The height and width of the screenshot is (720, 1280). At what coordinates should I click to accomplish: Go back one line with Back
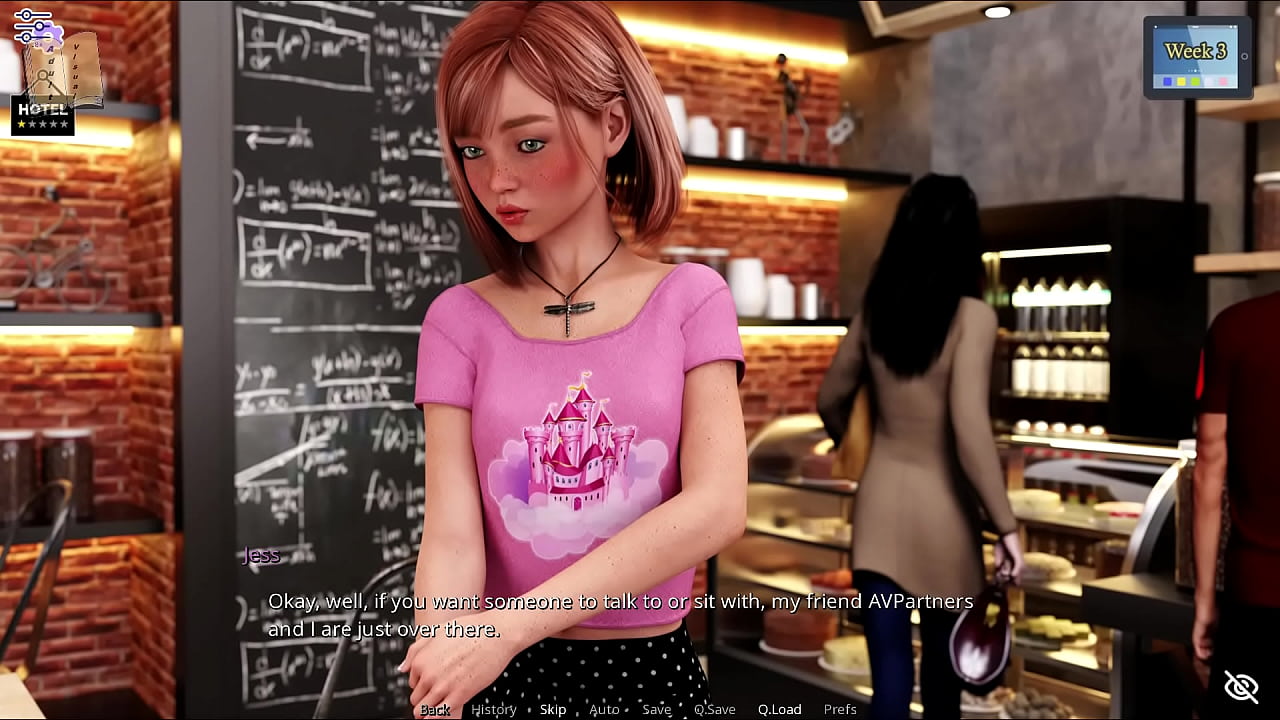(x=435, y=709)
